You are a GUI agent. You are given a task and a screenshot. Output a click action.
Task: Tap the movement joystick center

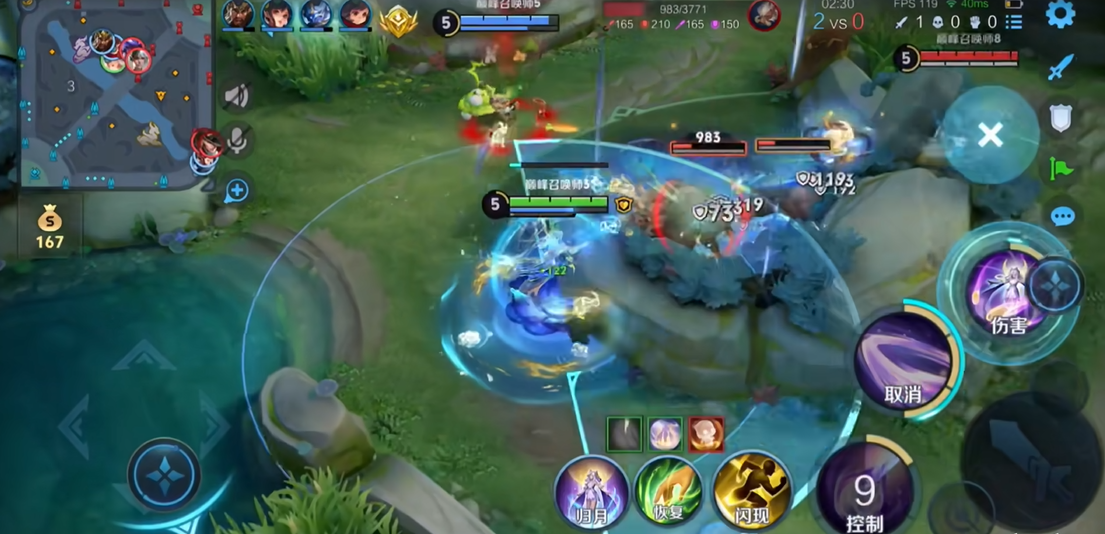point(164,475)
